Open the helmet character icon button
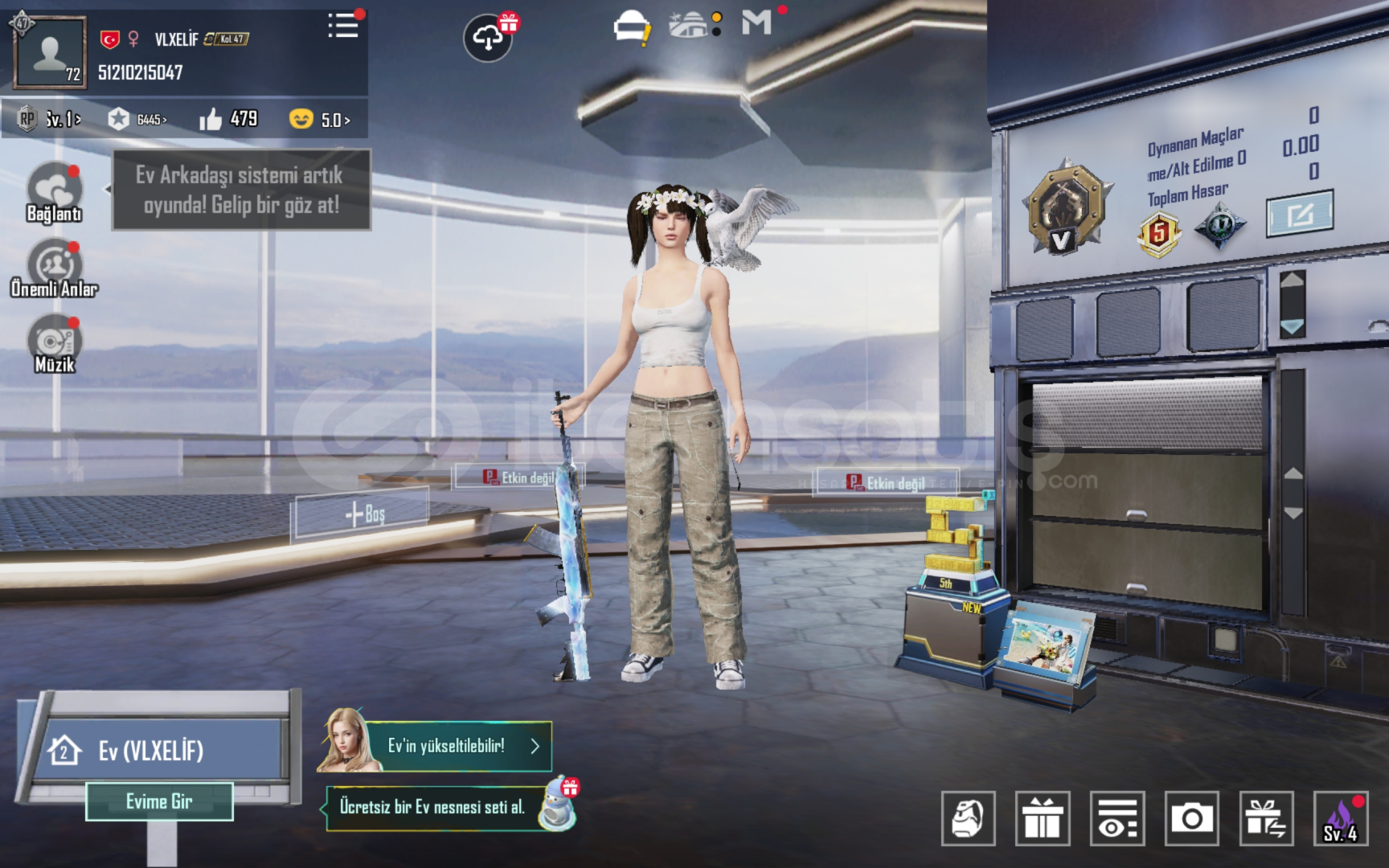The width and height of the screenshot is (1389, 868). [968, 818]
